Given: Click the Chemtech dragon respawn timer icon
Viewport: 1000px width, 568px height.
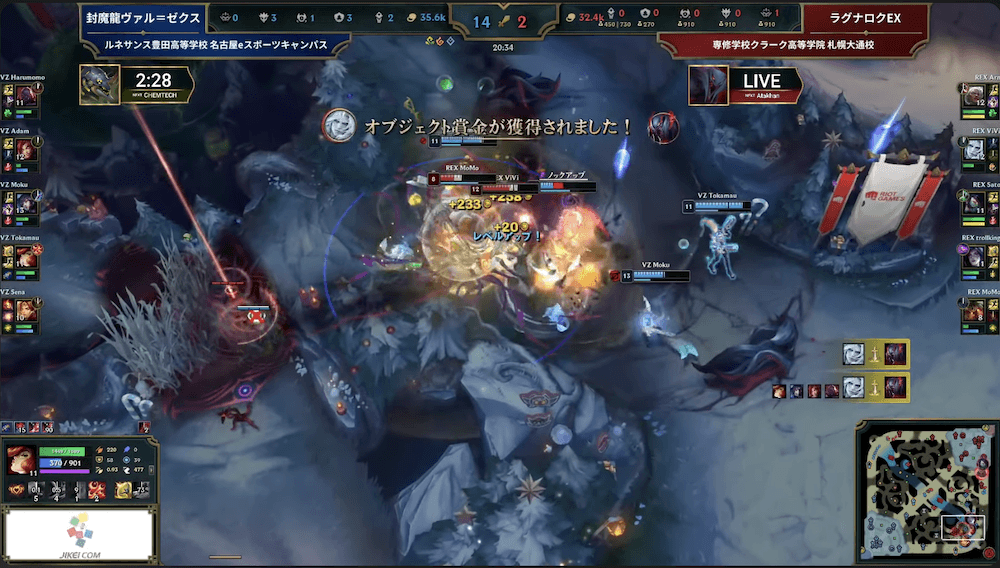Looking at the screenshot, I should [x=100, y=84].
